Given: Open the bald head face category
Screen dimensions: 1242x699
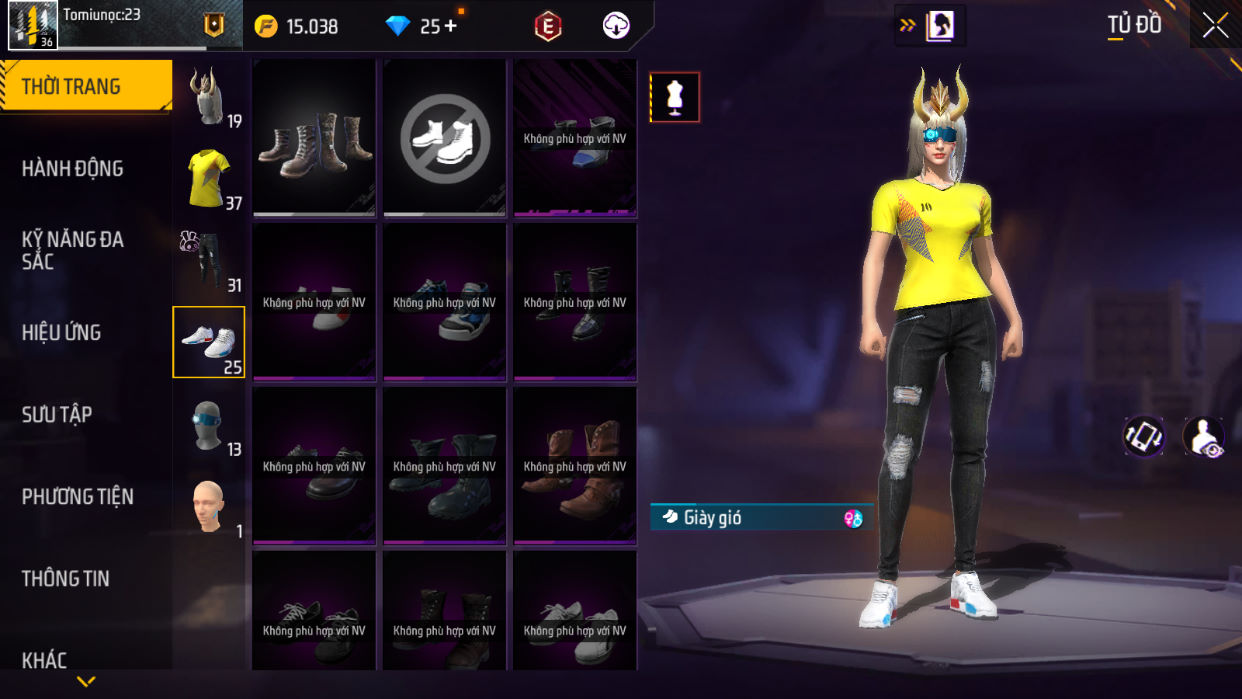Looking at the screenshot, I should 209,506.
